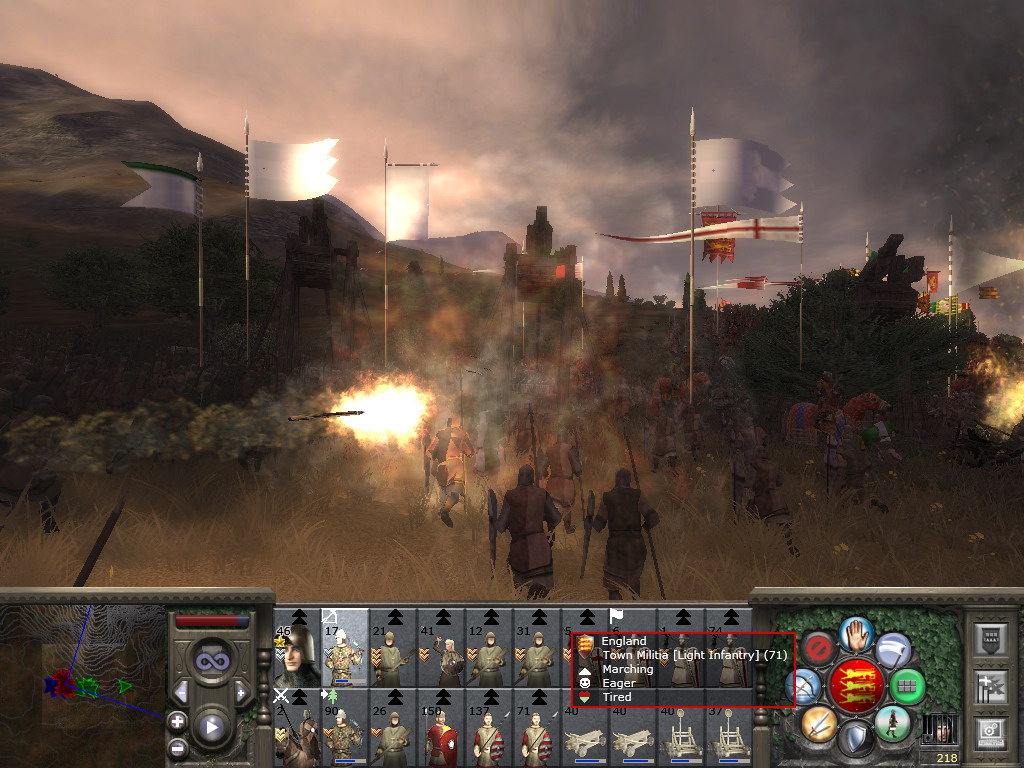The width and height of the screenshot is (1024, 768).
Task: Select the trebuchet unit card with 37 men
Action: pyautogui.click(x=729, y=727)
